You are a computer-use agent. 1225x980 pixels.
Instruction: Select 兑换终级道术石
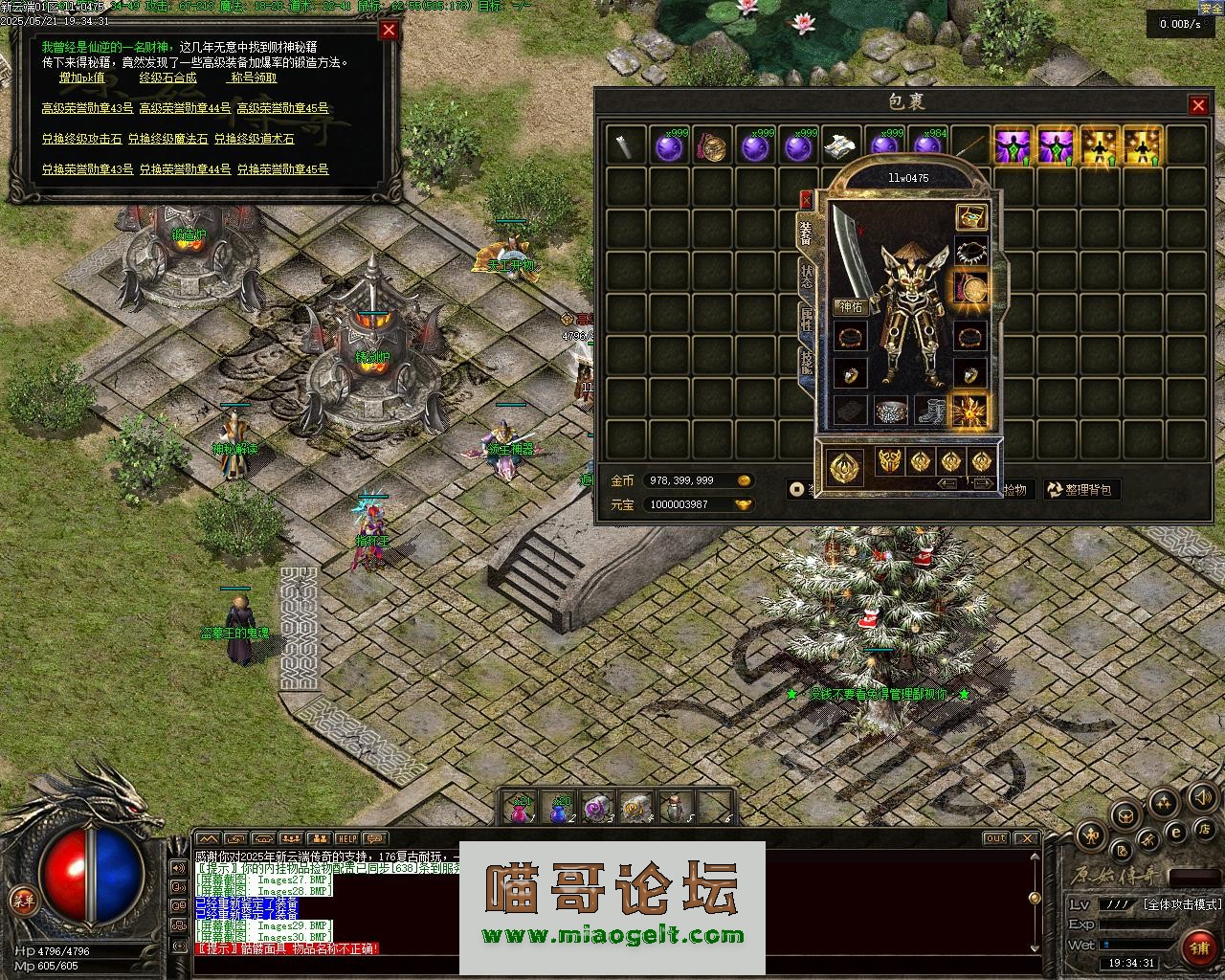[x=254, y=139]
